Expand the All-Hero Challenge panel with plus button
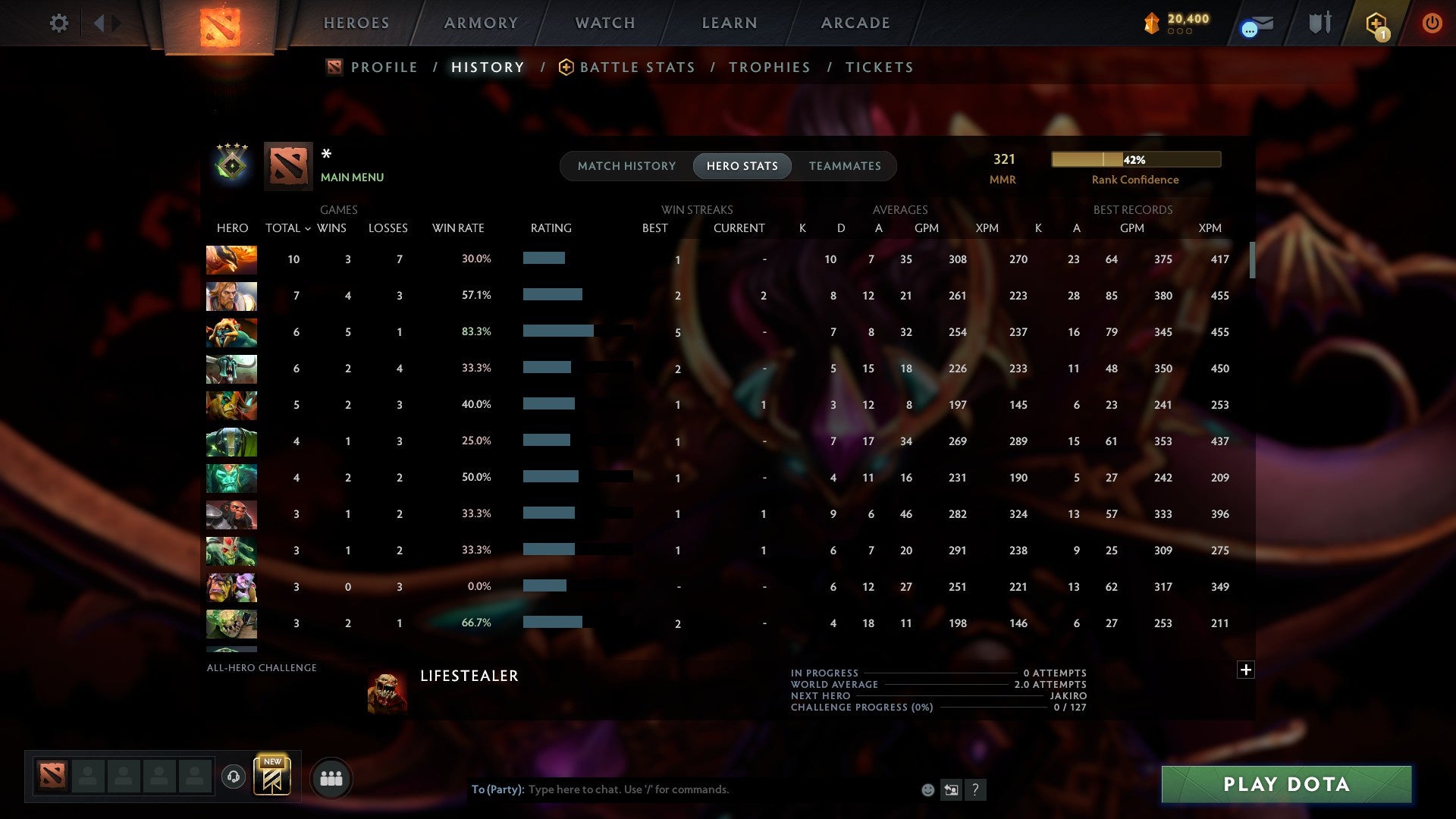Screen dimensions: 1456x819 pyautogui.click(x=1246, y=670)
